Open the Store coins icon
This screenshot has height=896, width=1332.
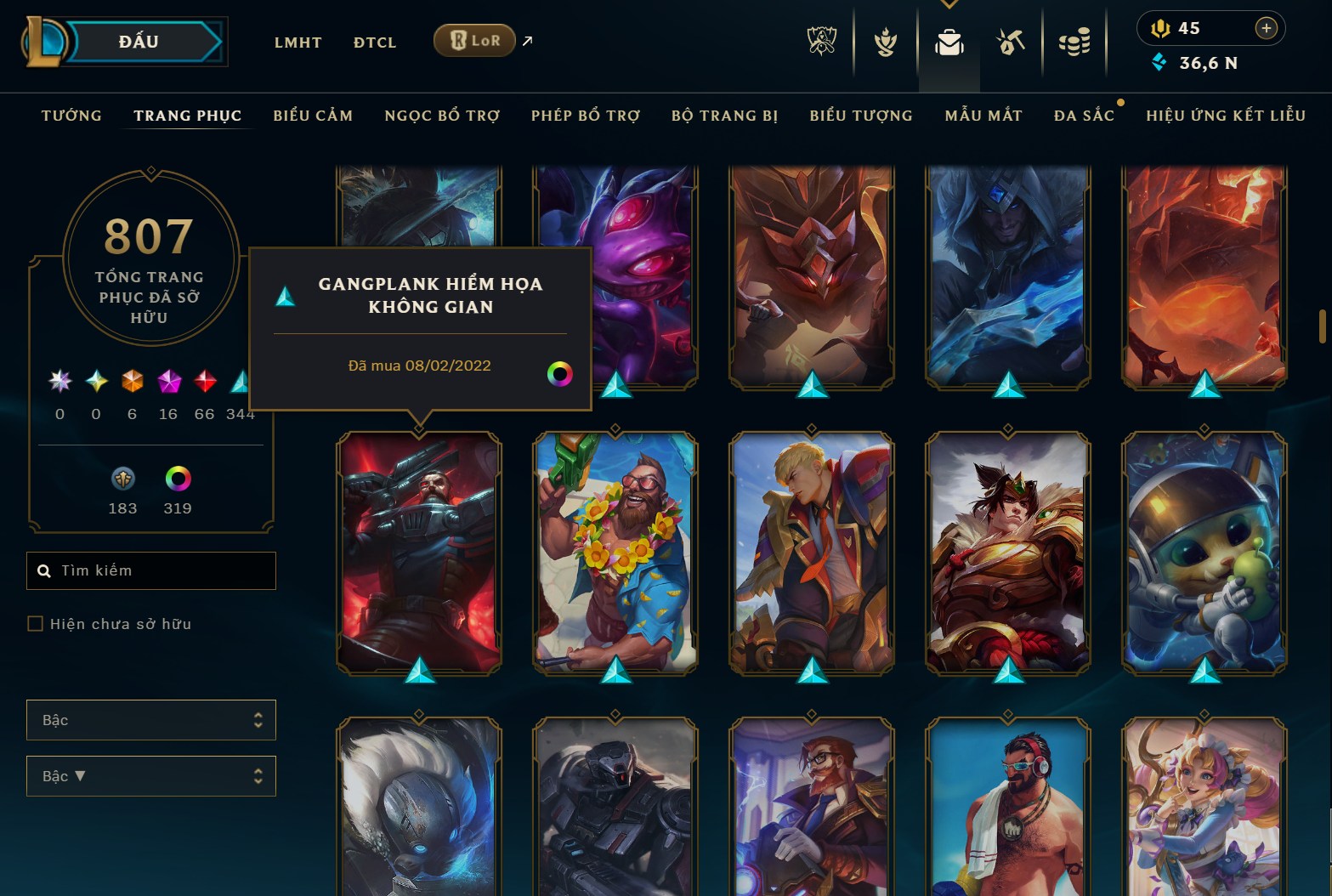pos(1074,40)
